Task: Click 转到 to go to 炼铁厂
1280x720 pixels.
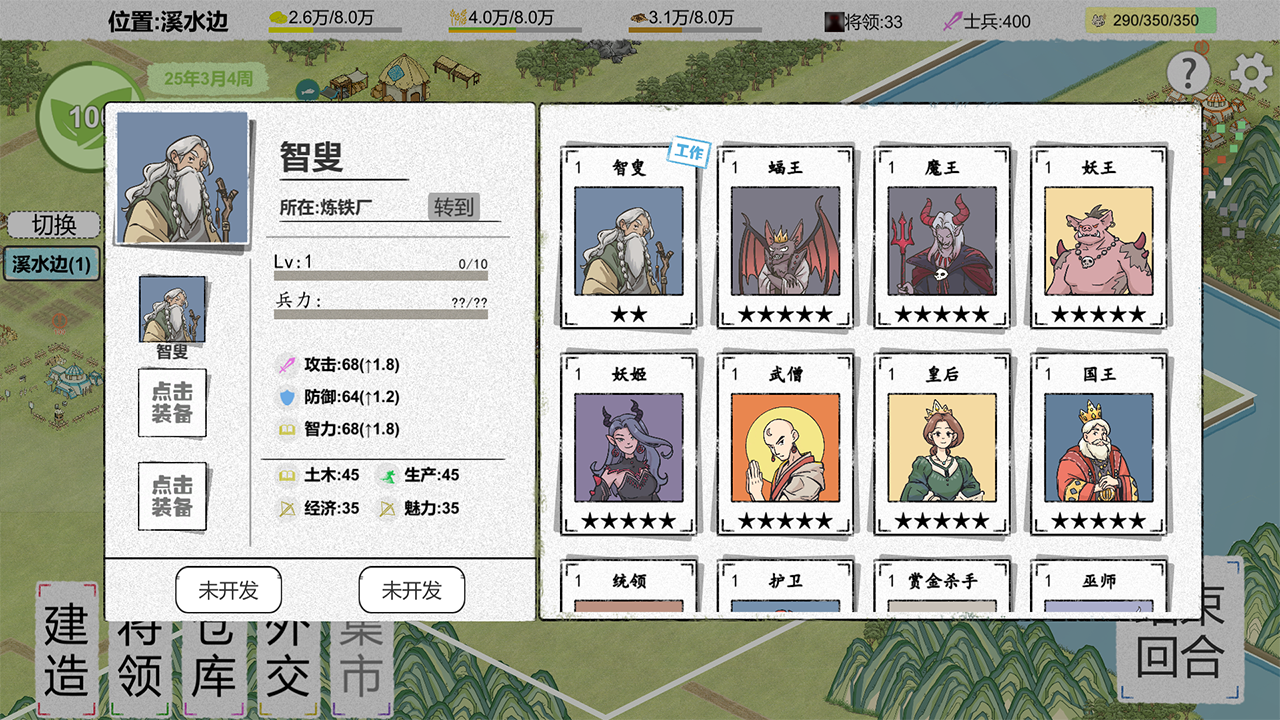Action: pos(456,208)
